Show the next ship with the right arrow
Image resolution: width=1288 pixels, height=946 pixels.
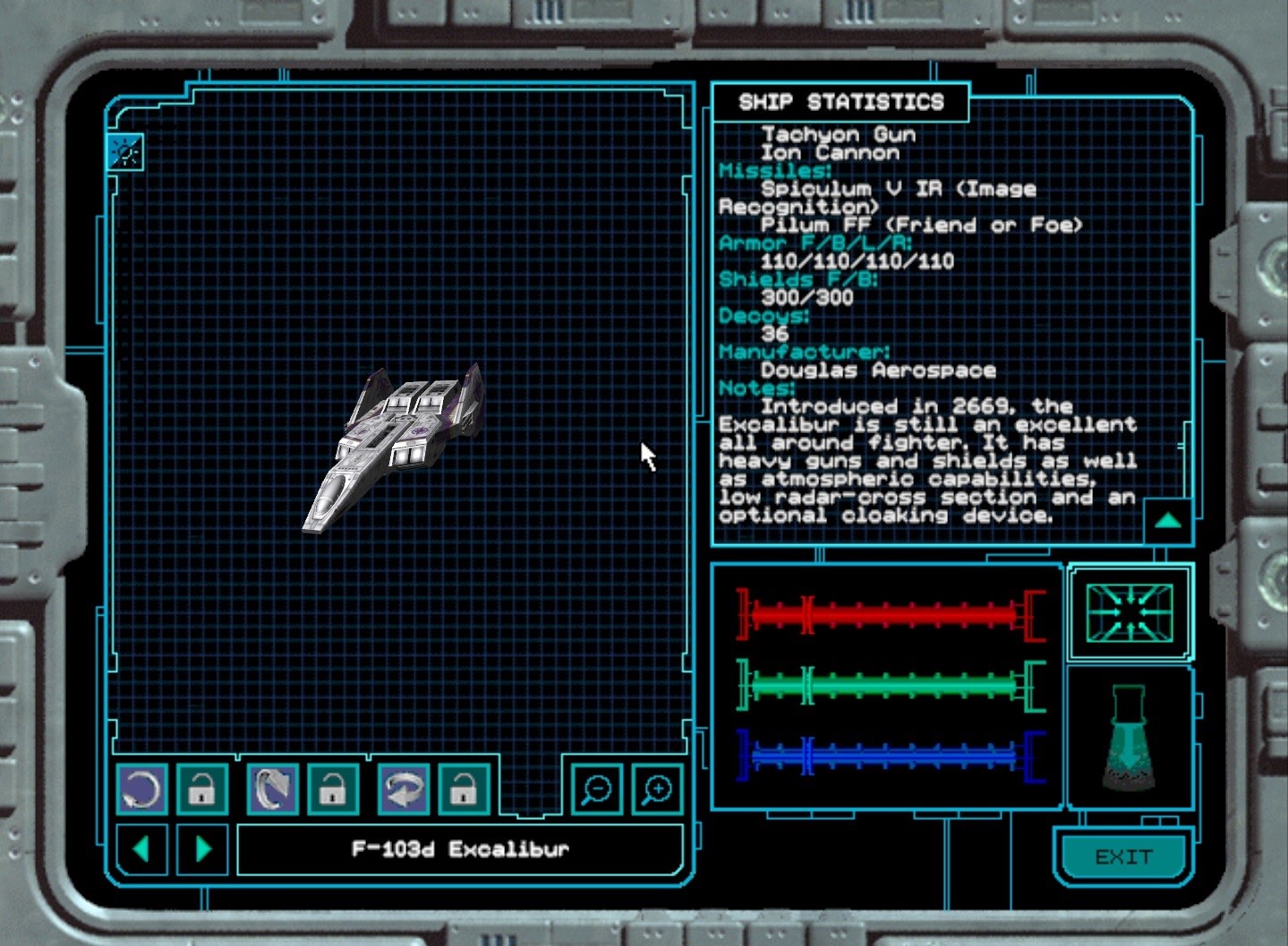coord(202,848)
